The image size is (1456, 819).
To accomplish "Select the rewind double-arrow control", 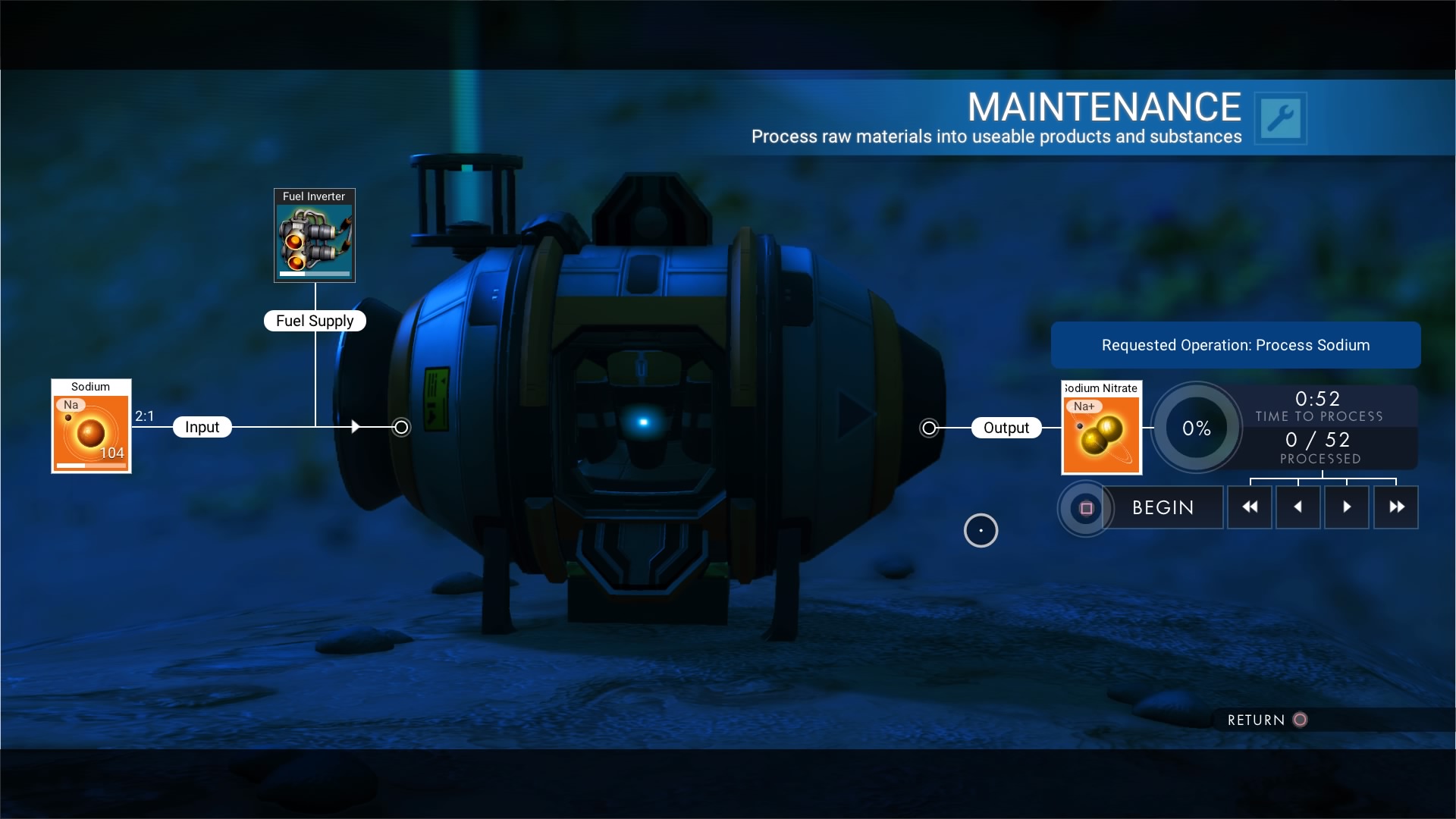I will (x=1249, y=507).
